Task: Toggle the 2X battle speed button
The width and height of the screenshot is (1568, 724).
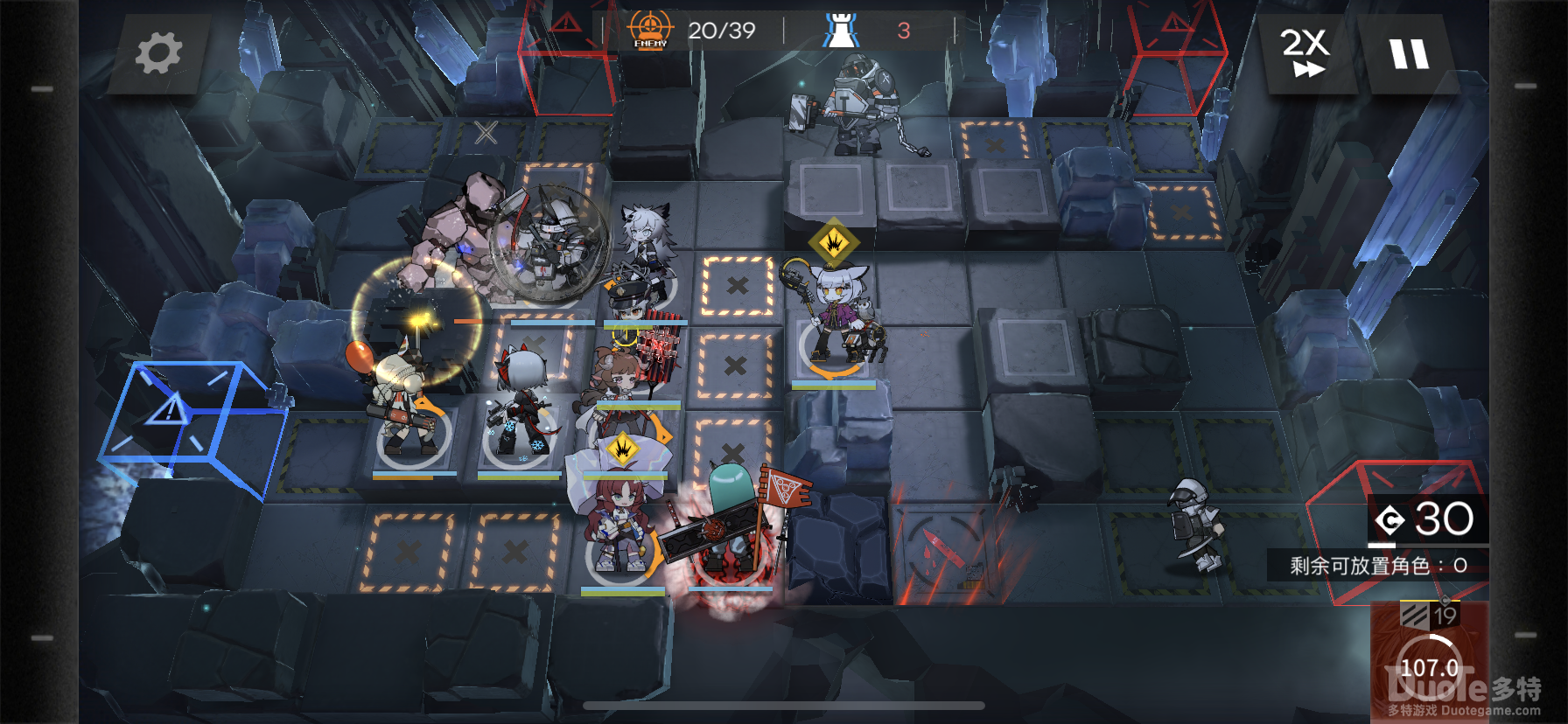Action: click(1305, 52)
